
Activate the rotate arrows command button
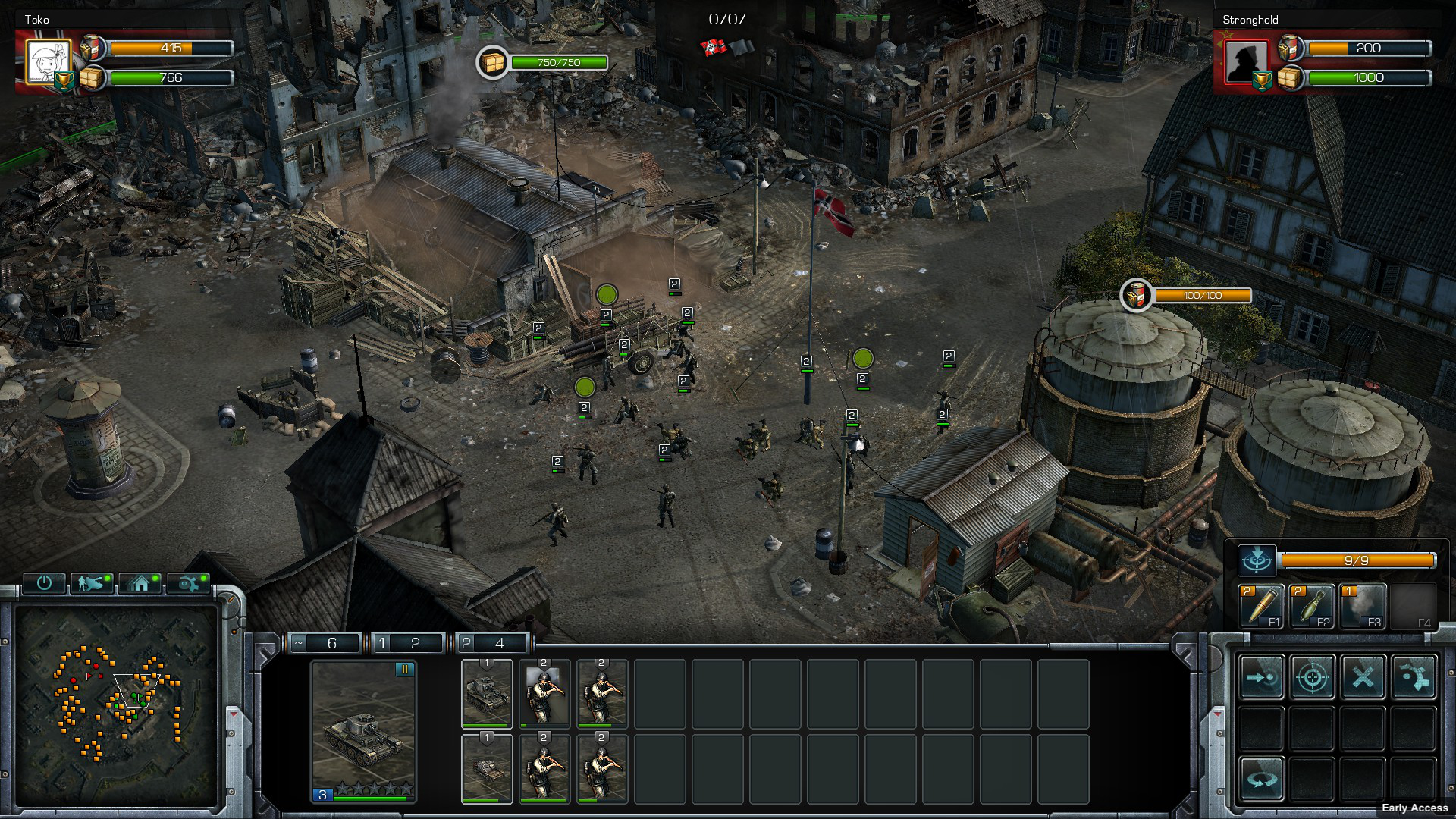(1261, 778)
